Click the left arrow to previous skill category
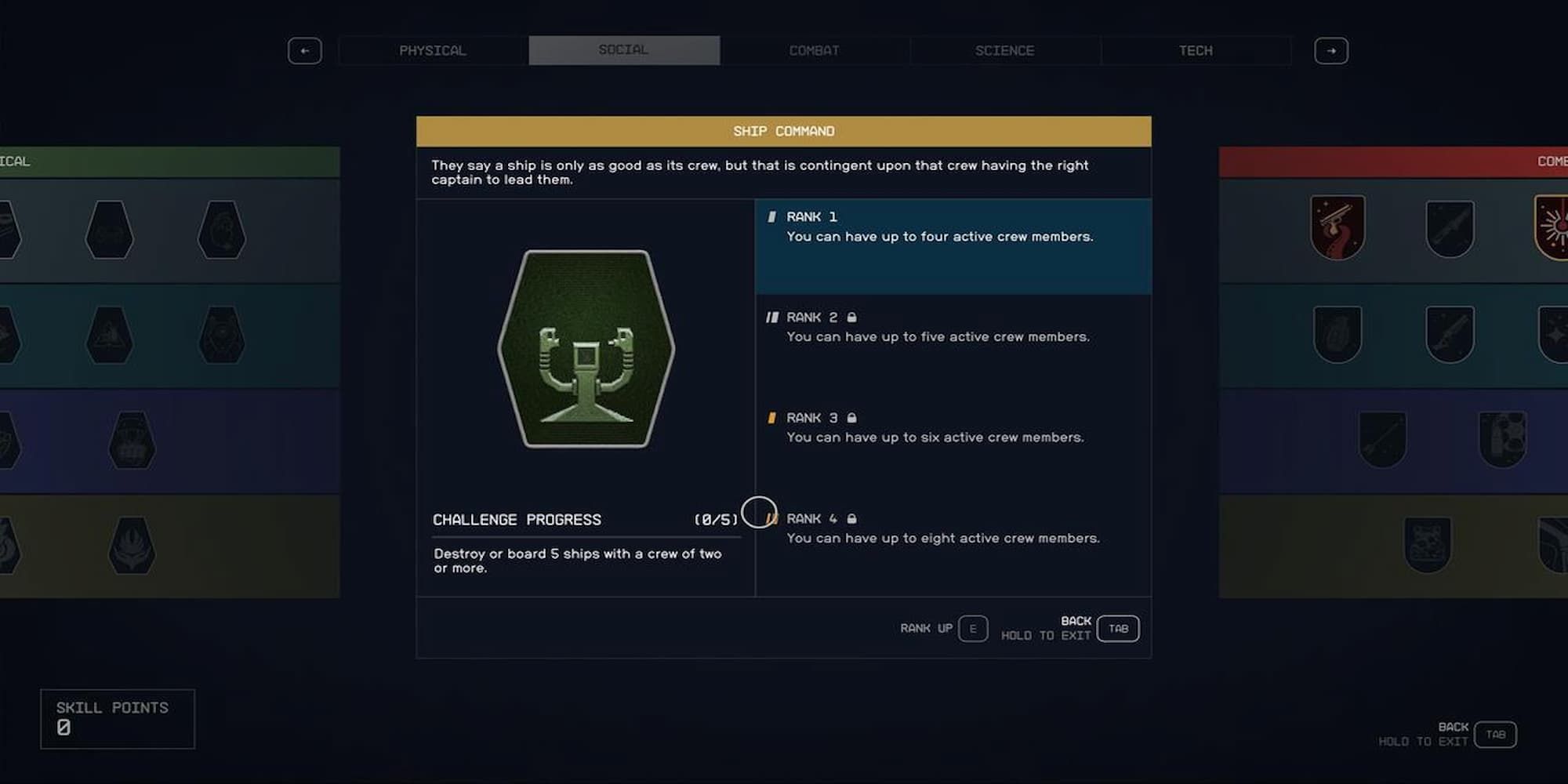 305,50
